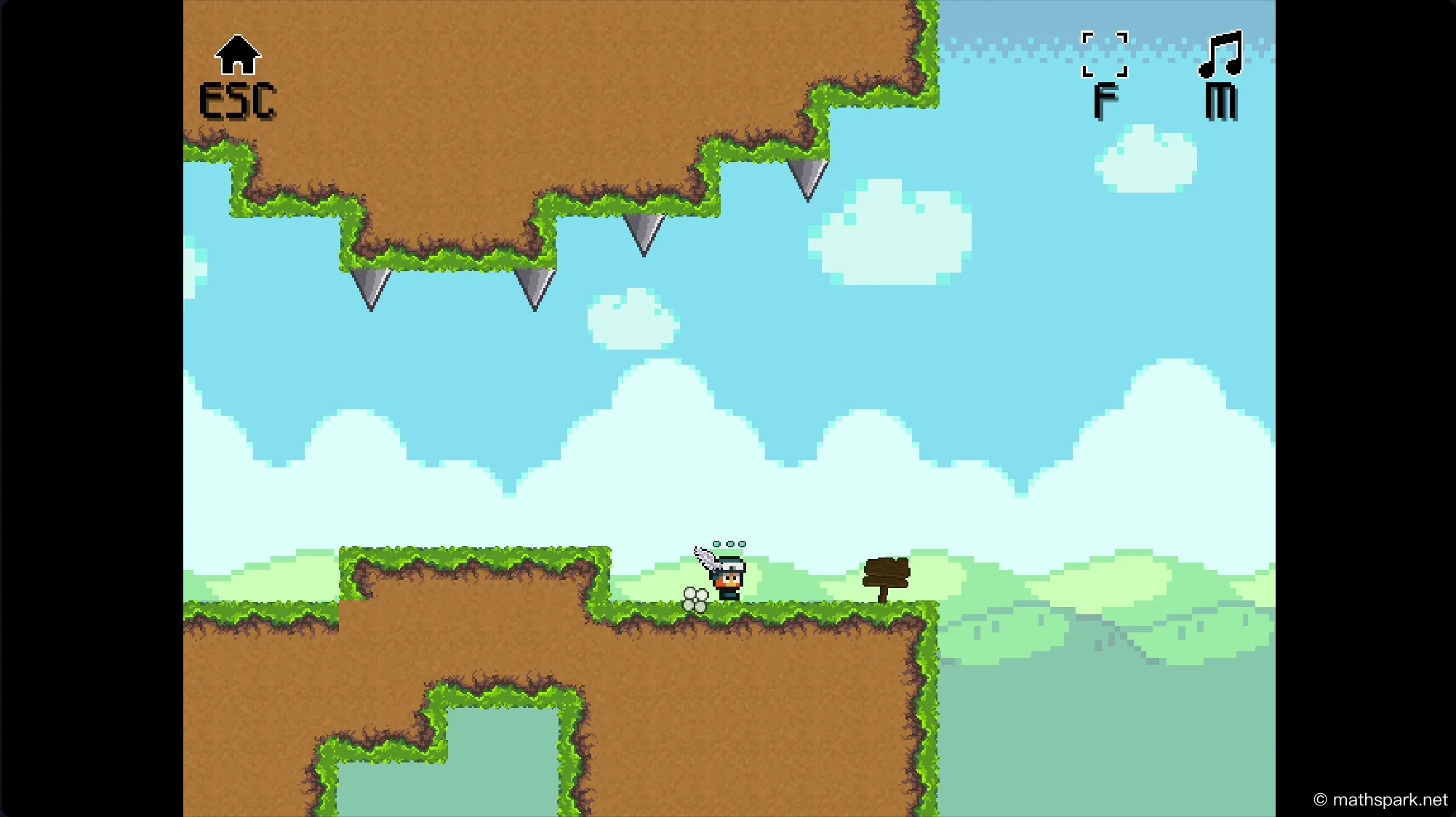Screen dimensions: 1456x817
Task: Click the leftmost hanging spike
Action: [372, 291]
